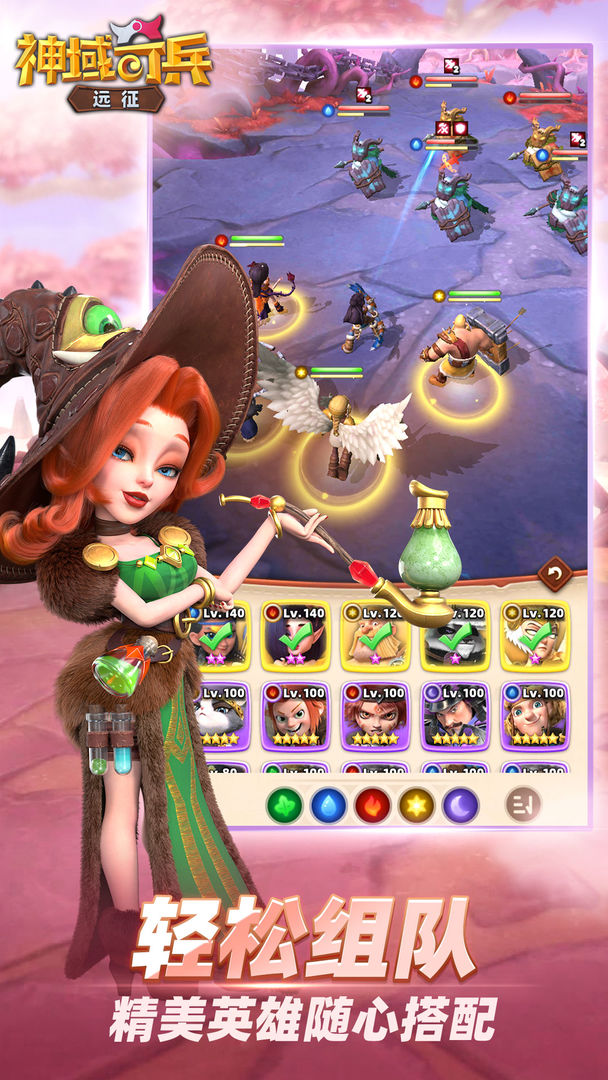
Task: Filter heroes by yellow star element
Action: point(416,804)
